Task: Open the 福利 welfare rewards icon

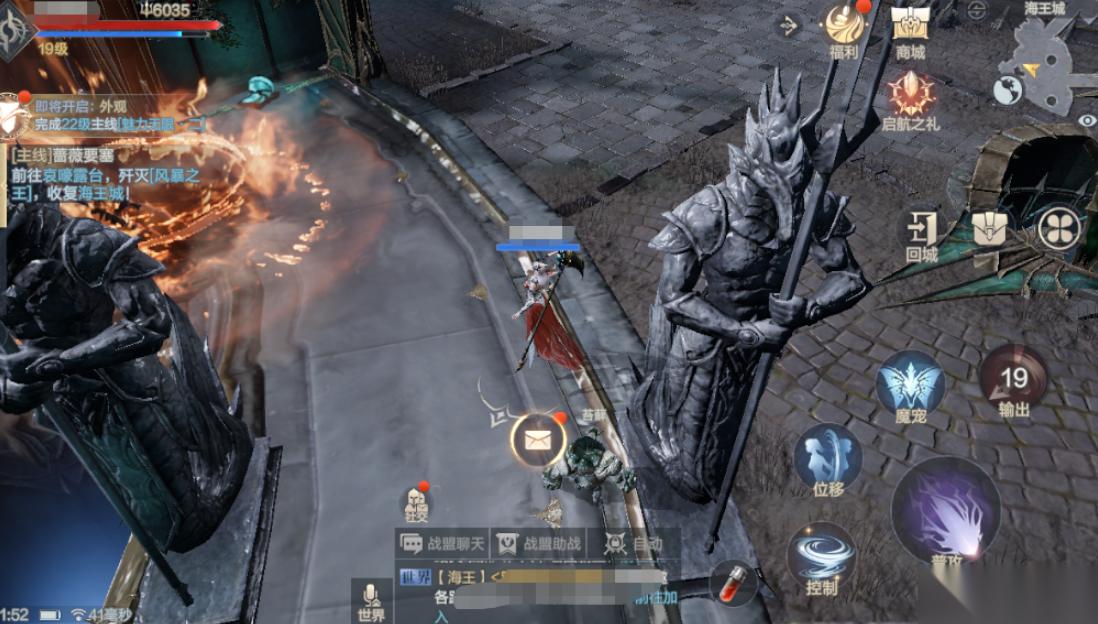Action: pos(844,26)
